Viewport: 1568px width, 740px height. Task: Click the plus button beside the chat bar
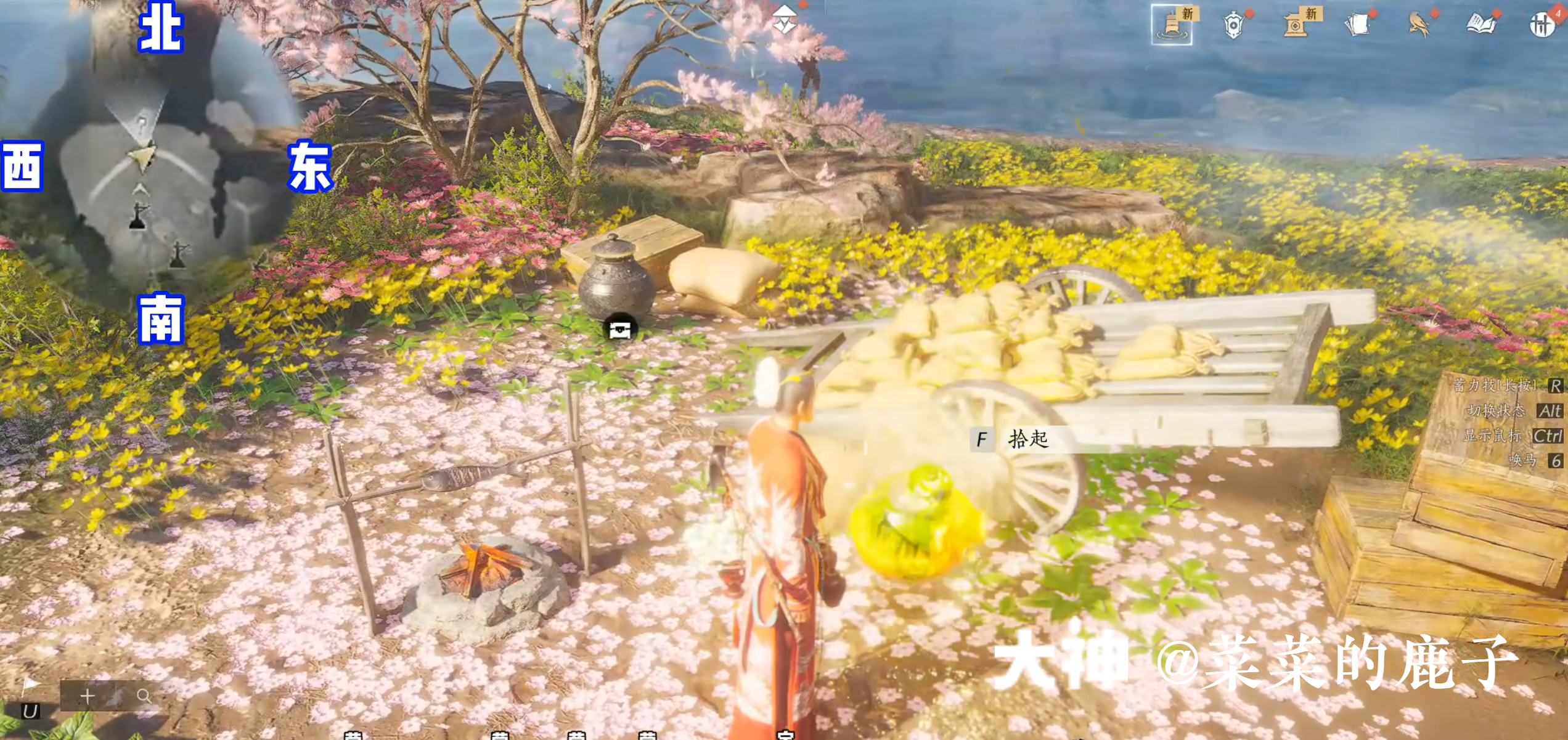[88, 696]
